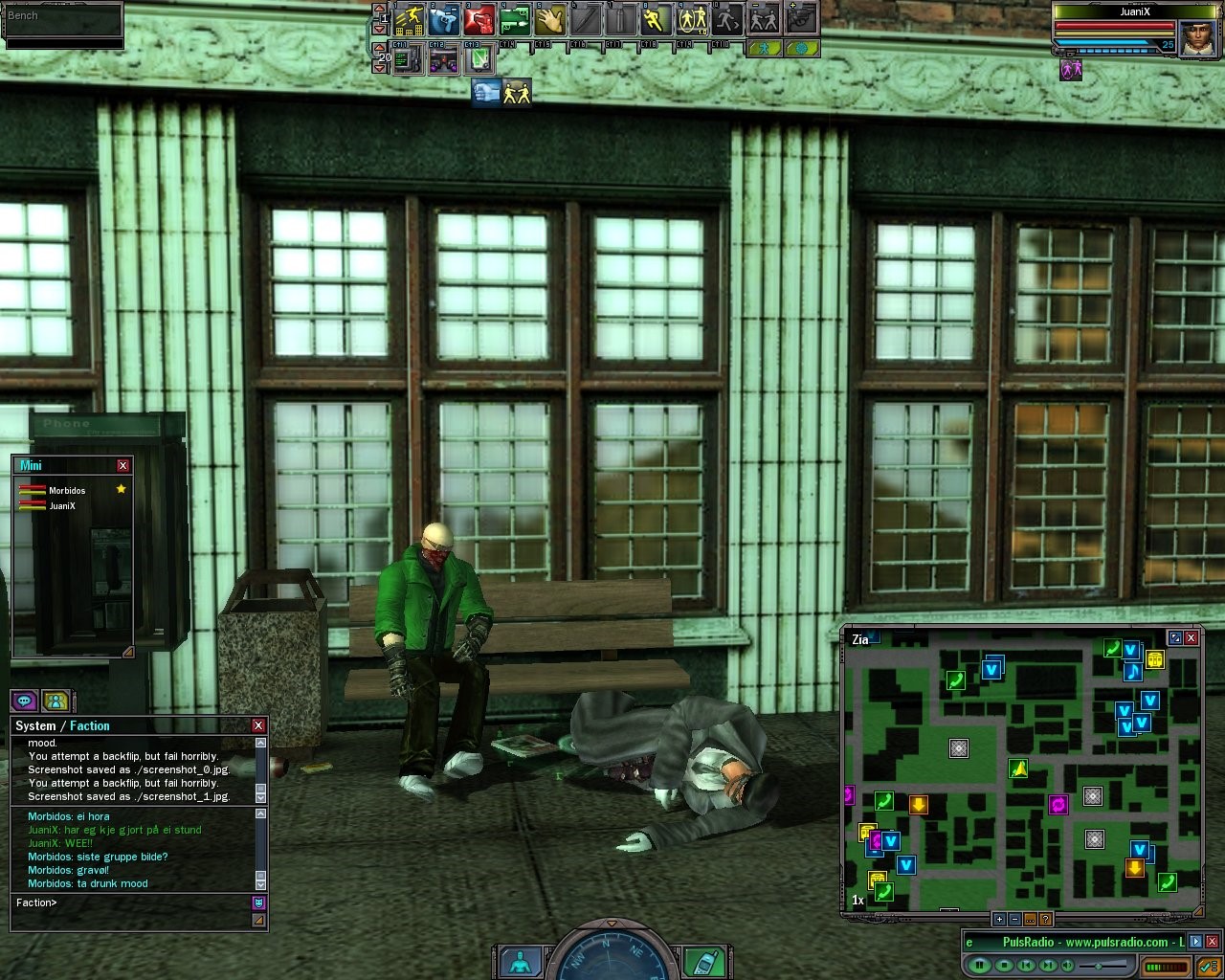The height and width of the screenshot is (980, 1225).
Task: Click the yellow subway marker on the map
Action: click(1155, 659)
